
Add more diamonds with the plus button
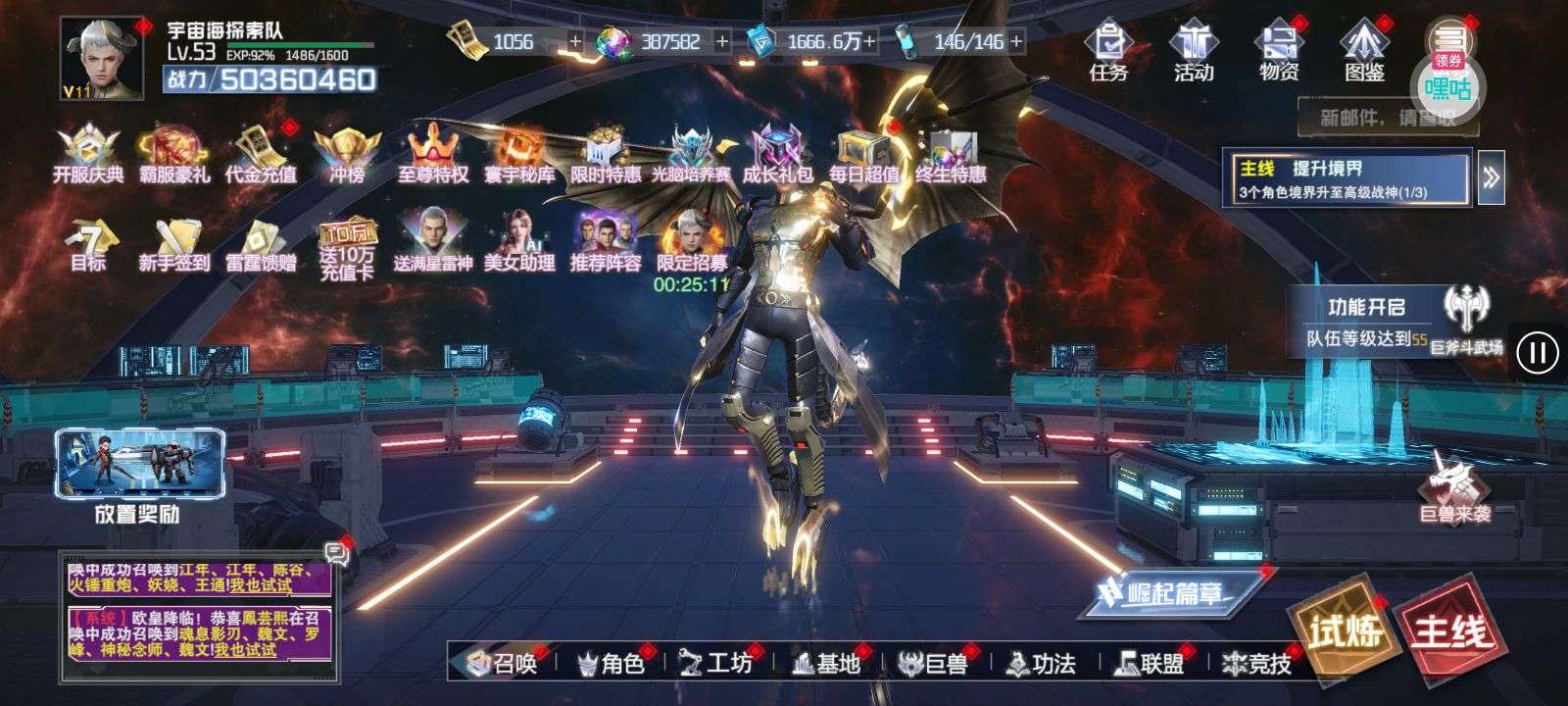[723, 41]
